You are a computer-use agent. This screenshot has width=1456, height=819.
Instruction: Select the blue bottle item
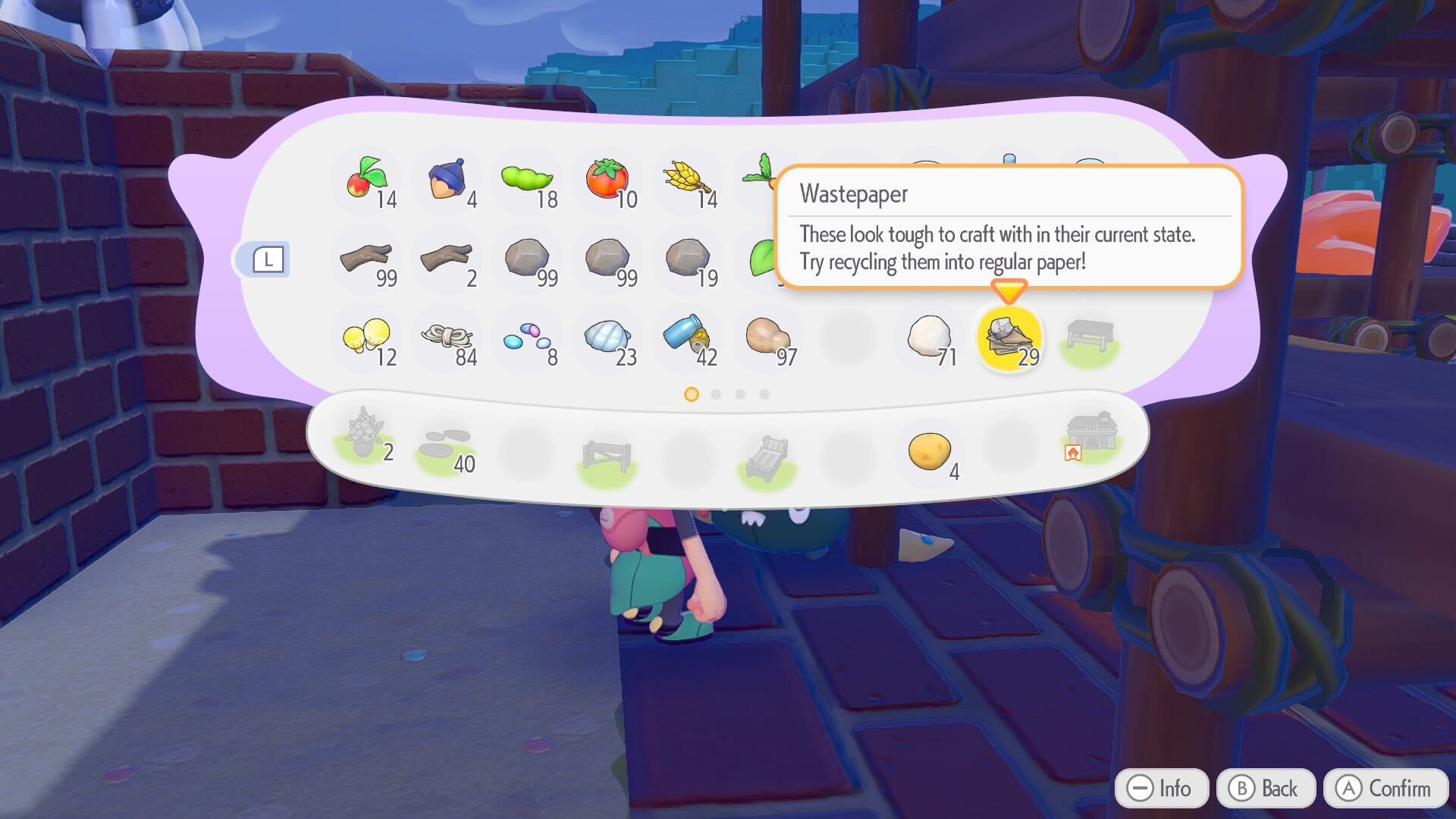coord(688,337)
